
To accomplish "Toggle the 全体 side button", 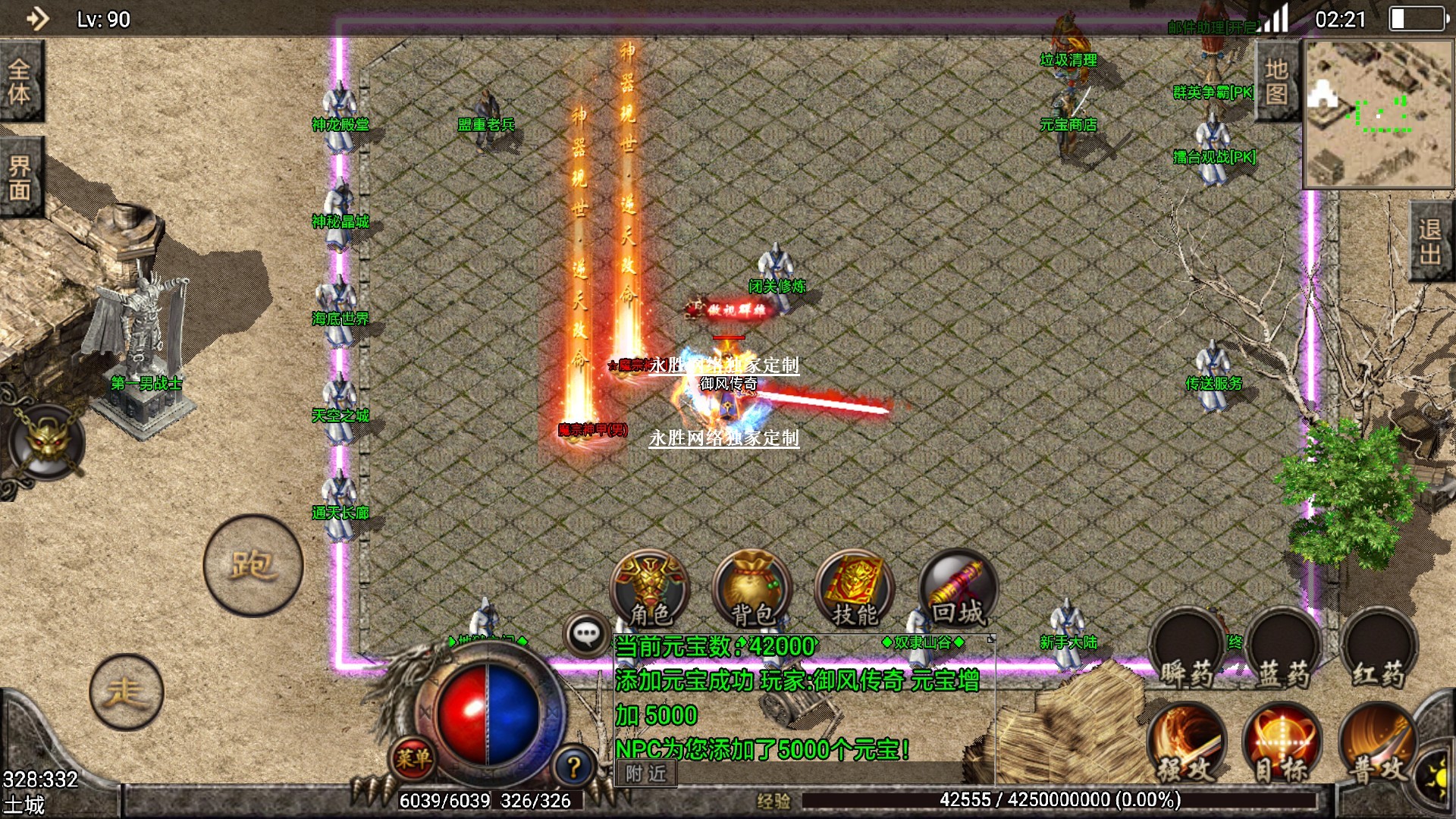I will point(20,81).
